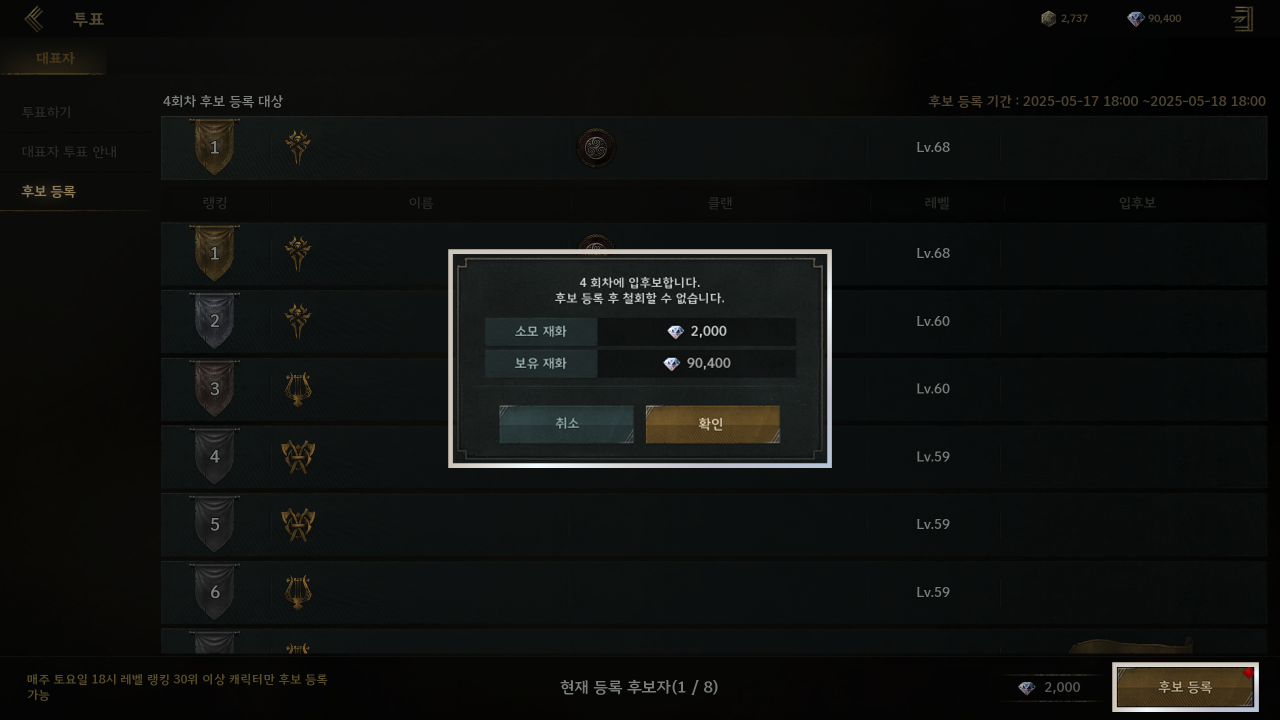Click the 후보 등록 button at bottom right
This screenshot has width=1280, height=720.
[1185, 687]
